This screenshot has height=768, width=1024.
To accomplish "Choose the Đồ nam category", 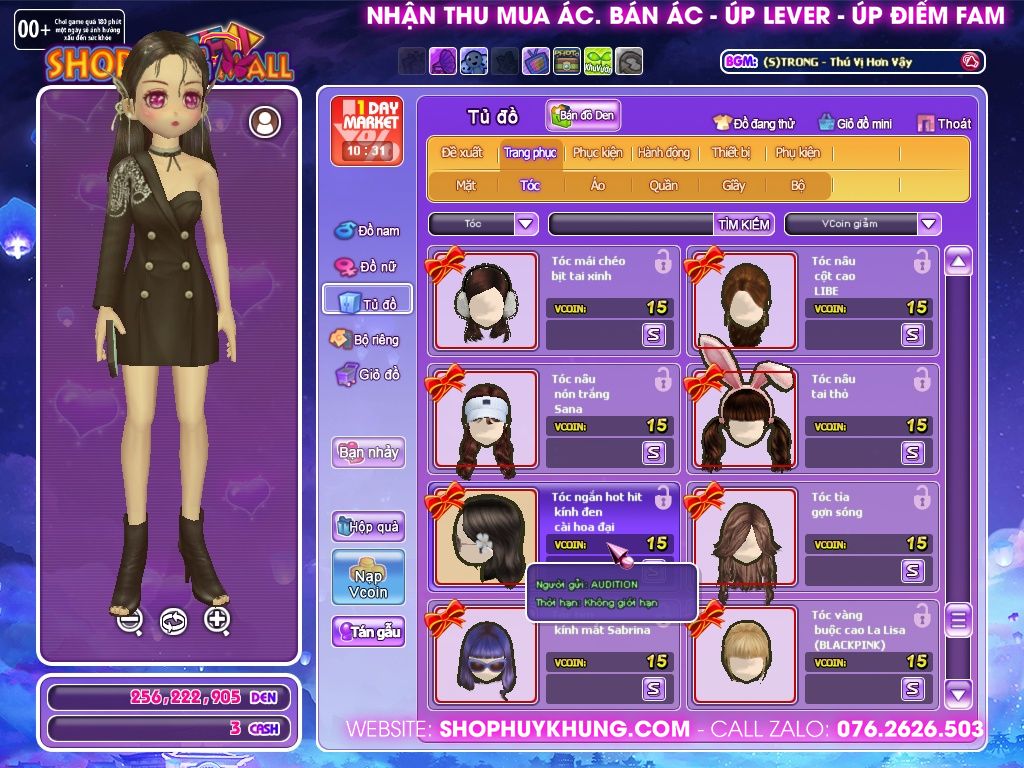I will (367, 231).
